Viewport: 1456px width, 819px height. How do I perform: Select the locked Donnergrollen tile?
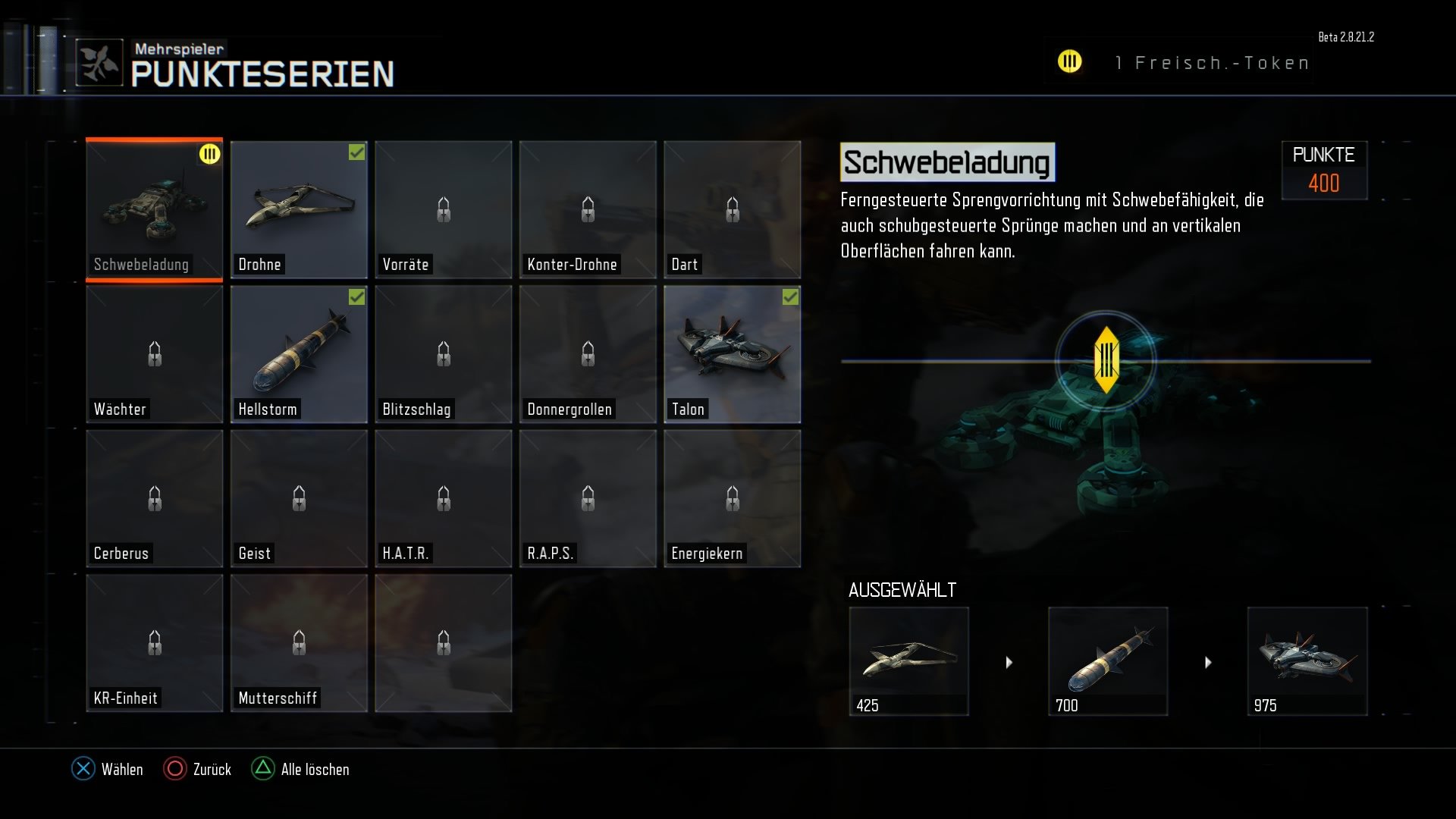(x=588, y=354)
